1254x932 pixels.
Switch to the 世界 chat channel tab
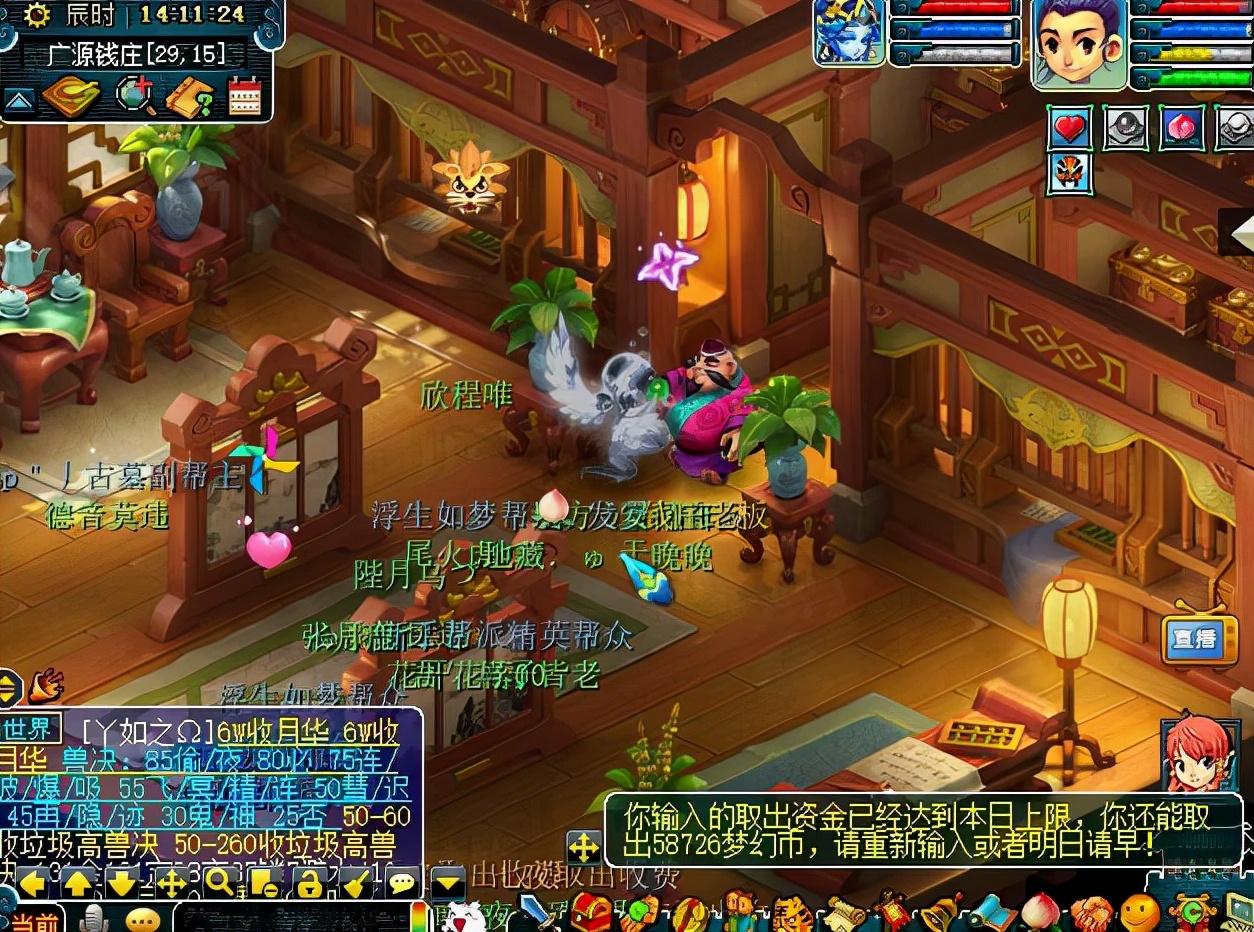(28, 727)
